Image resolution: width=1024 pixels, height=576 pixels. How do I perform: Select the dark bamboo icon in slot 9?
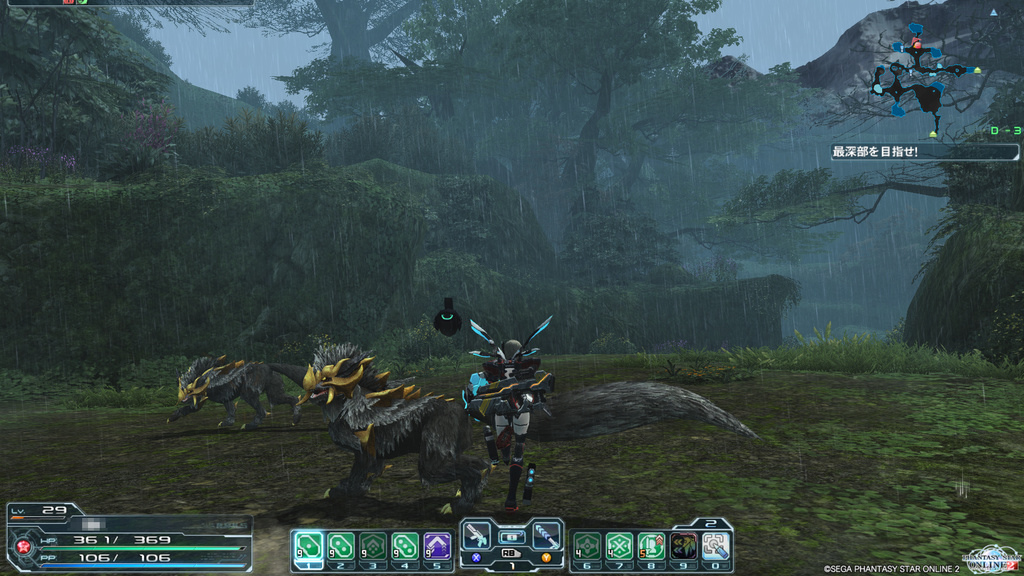click(x=684, y=546)
